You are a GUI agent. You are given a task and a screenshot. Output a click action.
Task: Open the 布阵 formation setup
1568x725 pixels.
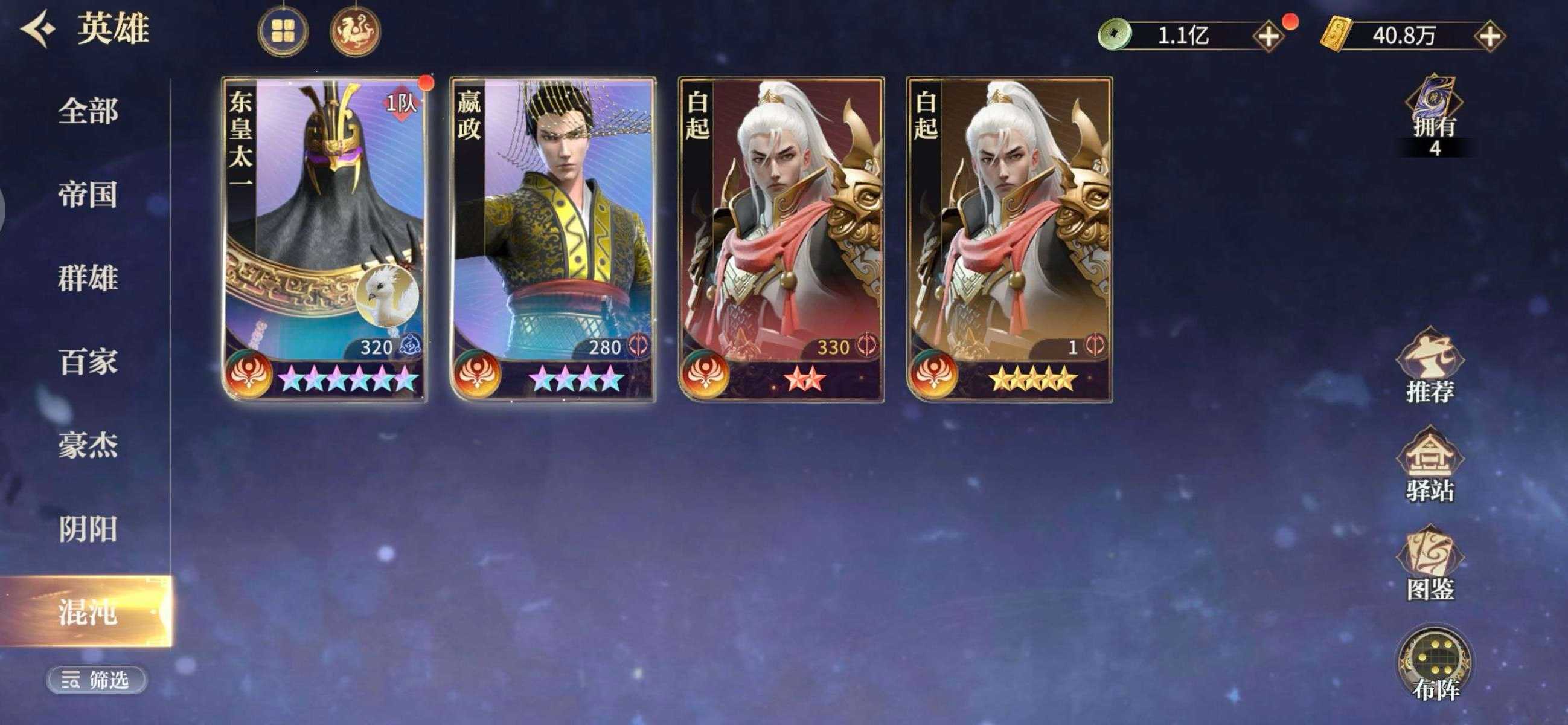coord(1435,665)
